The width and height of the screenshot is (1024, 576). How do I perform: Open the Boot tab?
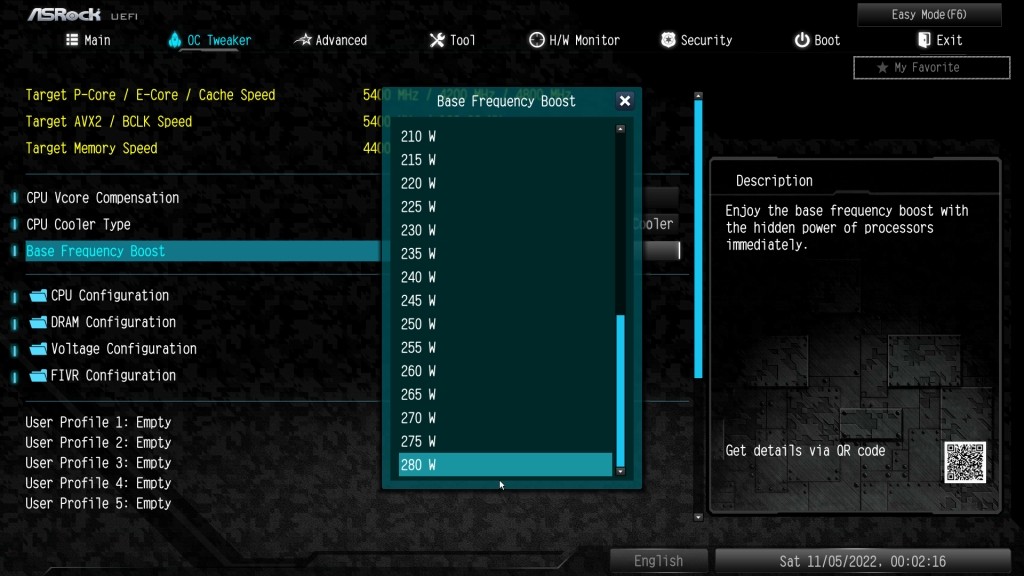[817, 40]
